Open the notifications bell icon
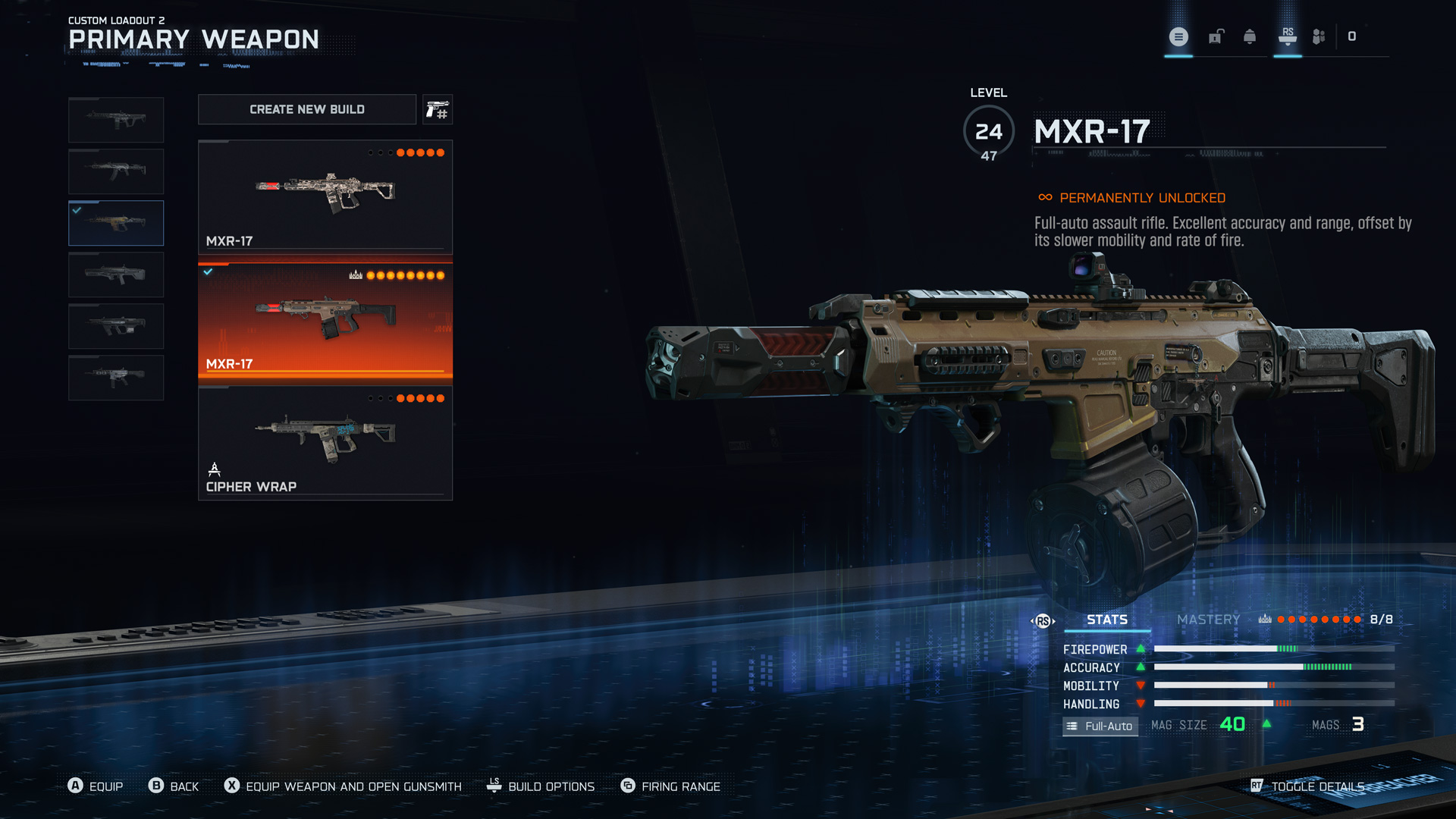Viewport: 1456px width, 819px height. pos(1250,36)
